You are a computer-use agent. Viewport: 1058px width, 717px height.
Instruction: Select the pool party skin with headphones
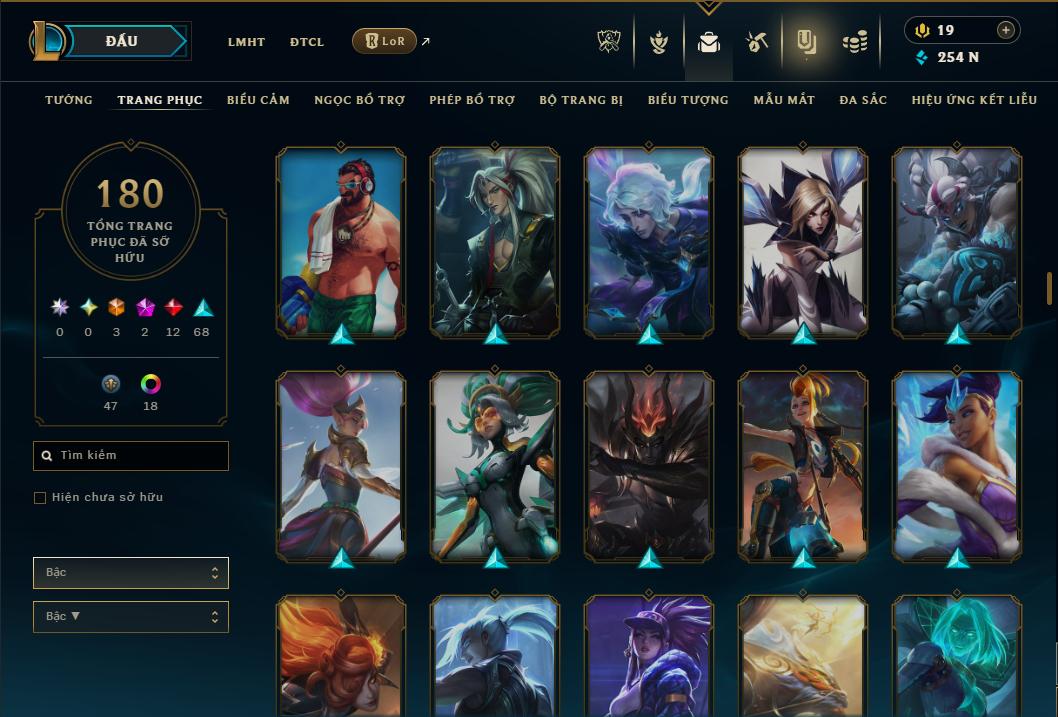pyautogui.click(x=341, y=242)
